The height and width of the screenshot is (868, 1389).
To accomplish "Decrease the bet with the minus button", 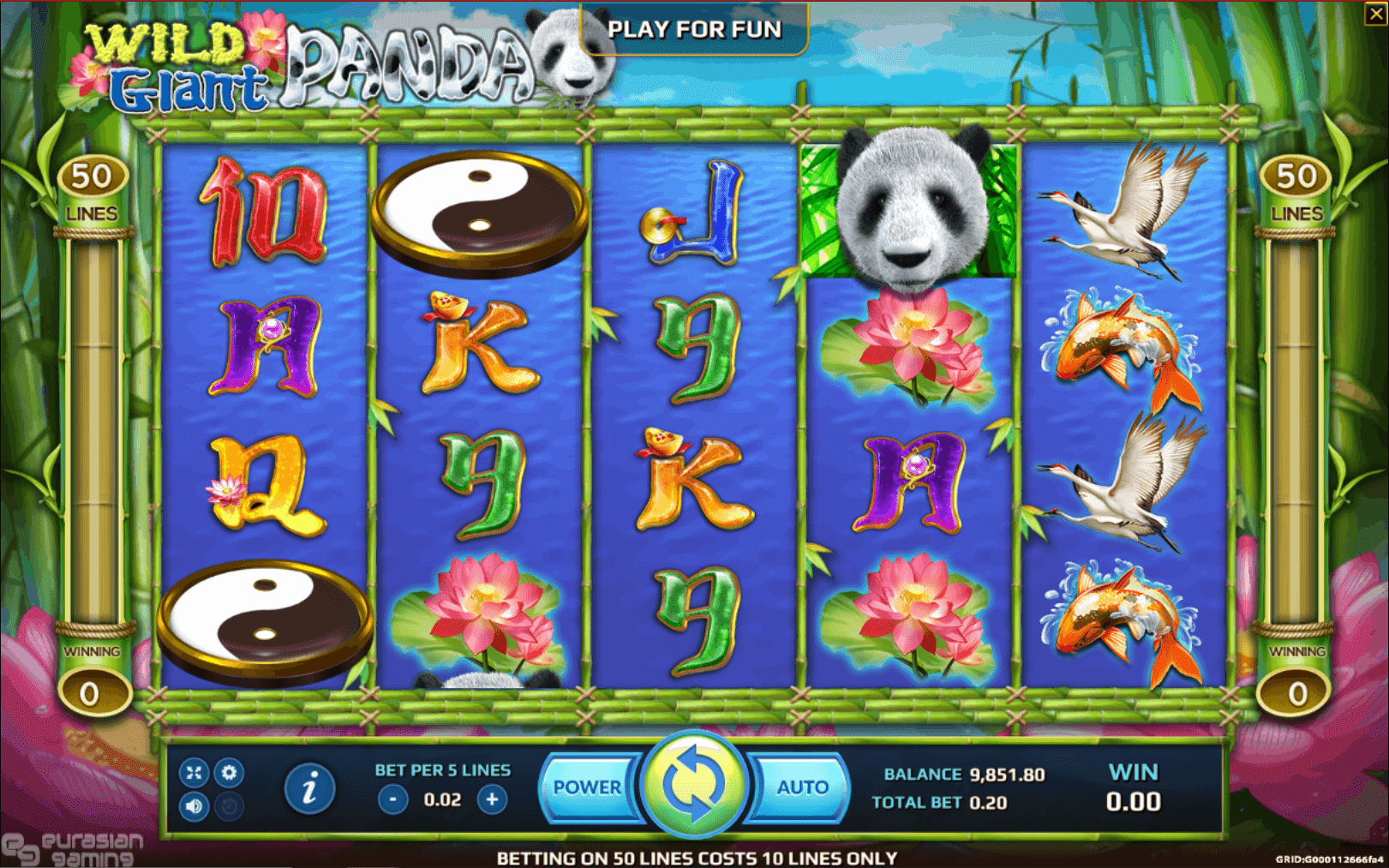I will [x=392, y=799].
